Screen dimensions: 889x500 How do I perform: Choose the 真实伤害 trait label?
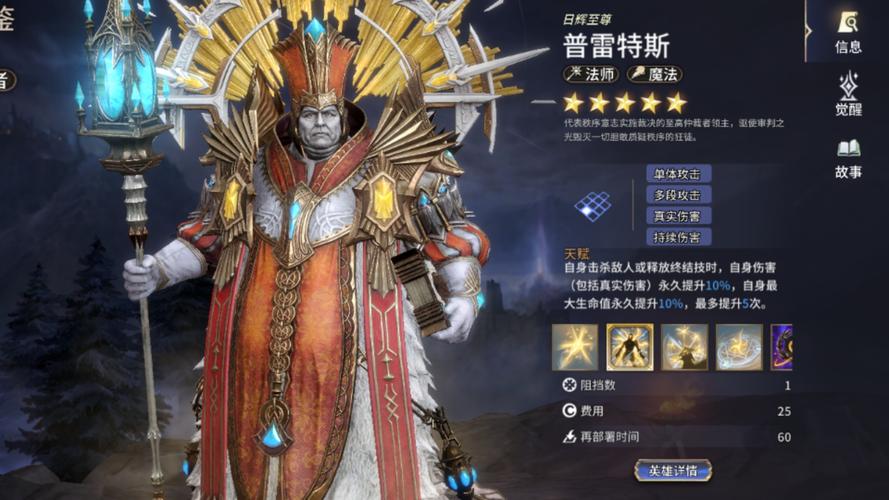[678, 216]
